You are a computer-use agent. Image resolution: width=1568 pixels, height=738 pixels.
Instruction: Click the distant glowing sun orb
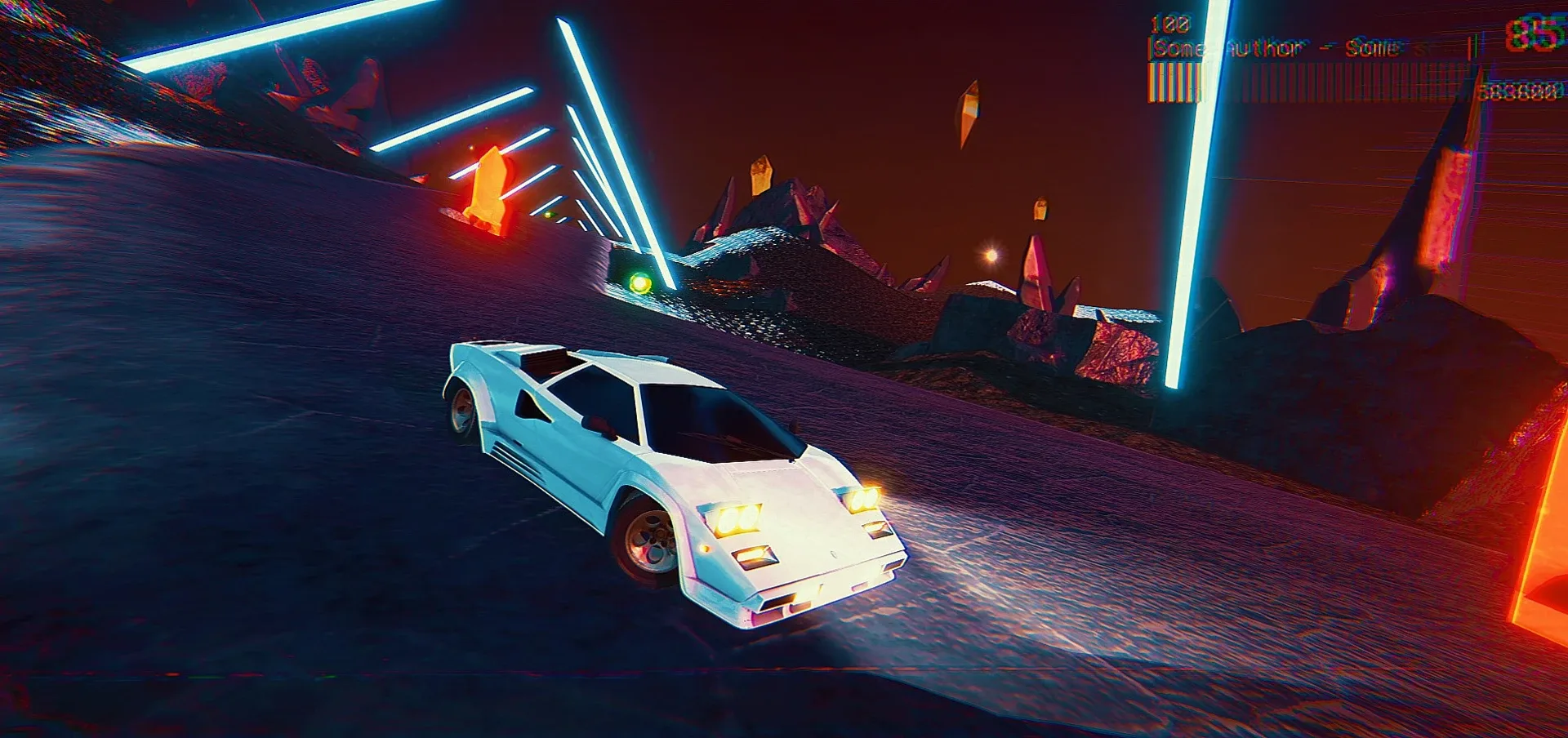point(990,253)
